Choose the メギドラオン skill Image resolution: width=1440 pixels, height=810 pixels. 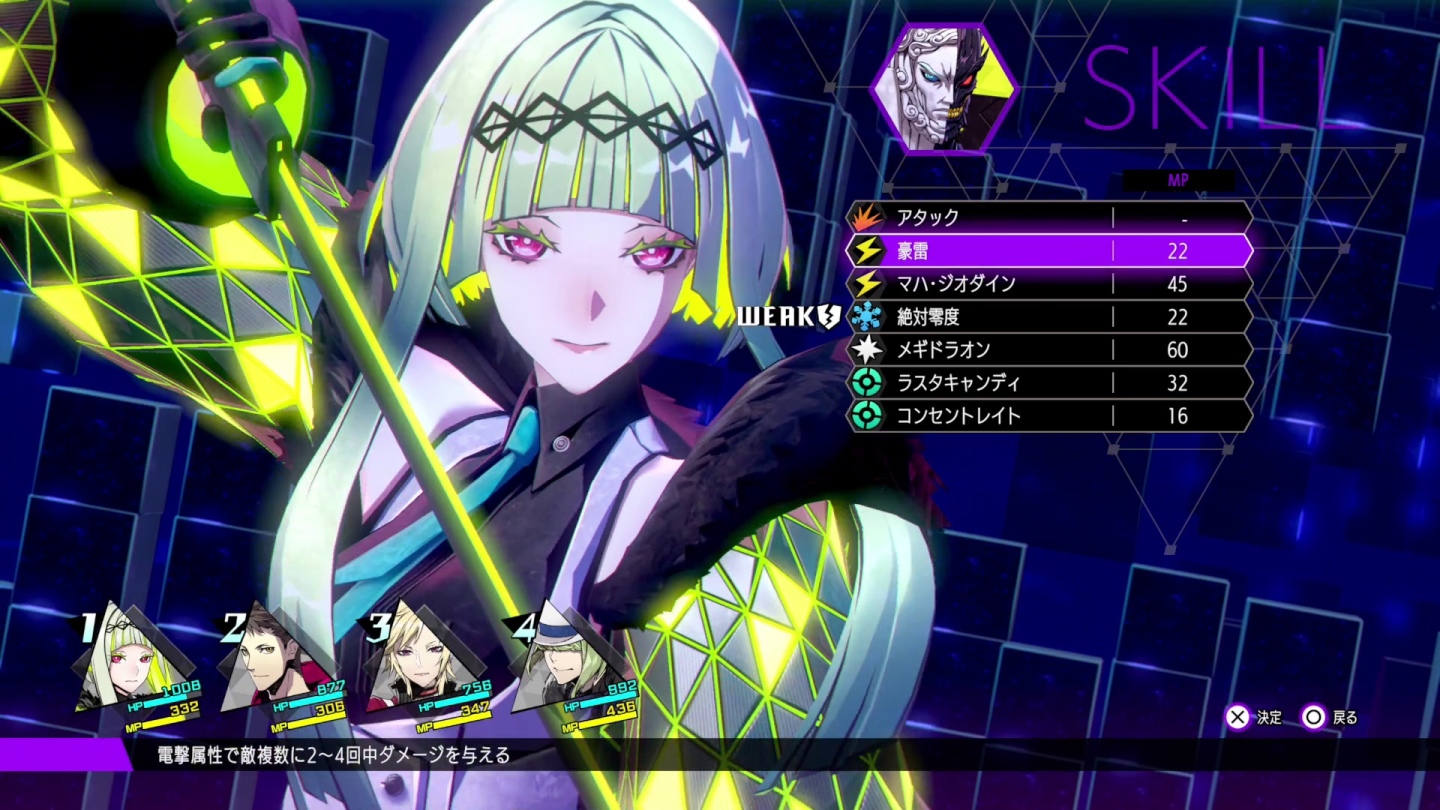[x=1048, y=350]
